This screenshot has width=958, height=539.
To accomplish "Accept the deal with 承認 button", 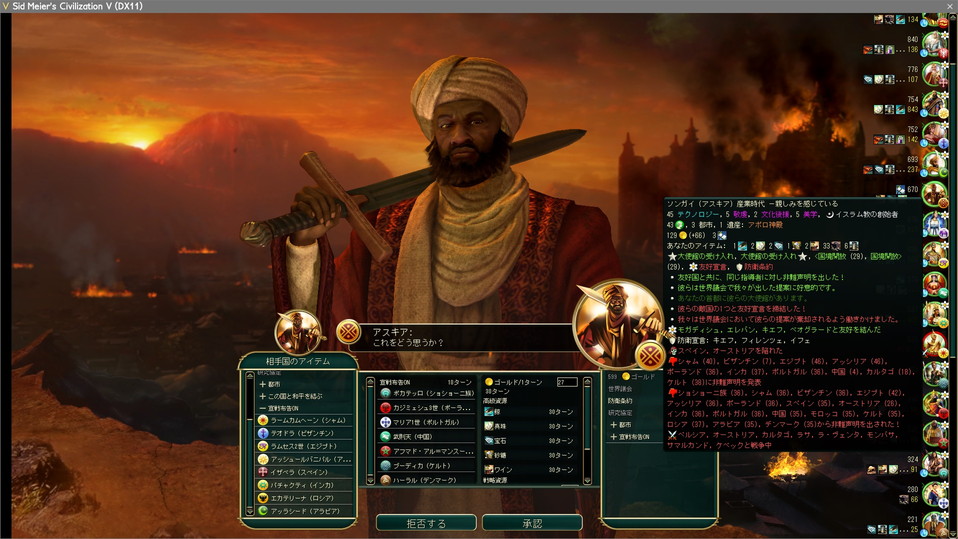I will 532,523.
